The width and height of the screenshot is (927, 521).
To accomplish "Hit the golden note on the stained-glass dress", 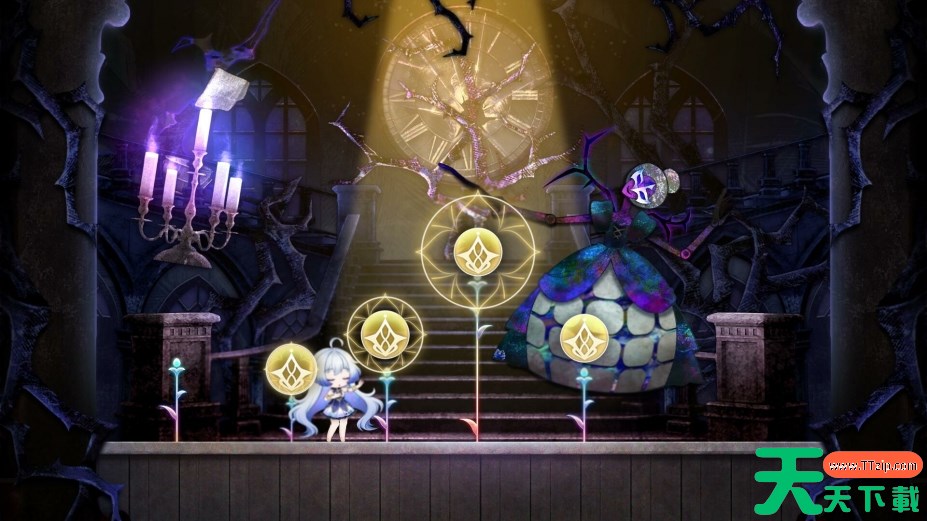I will pos(584,336).
